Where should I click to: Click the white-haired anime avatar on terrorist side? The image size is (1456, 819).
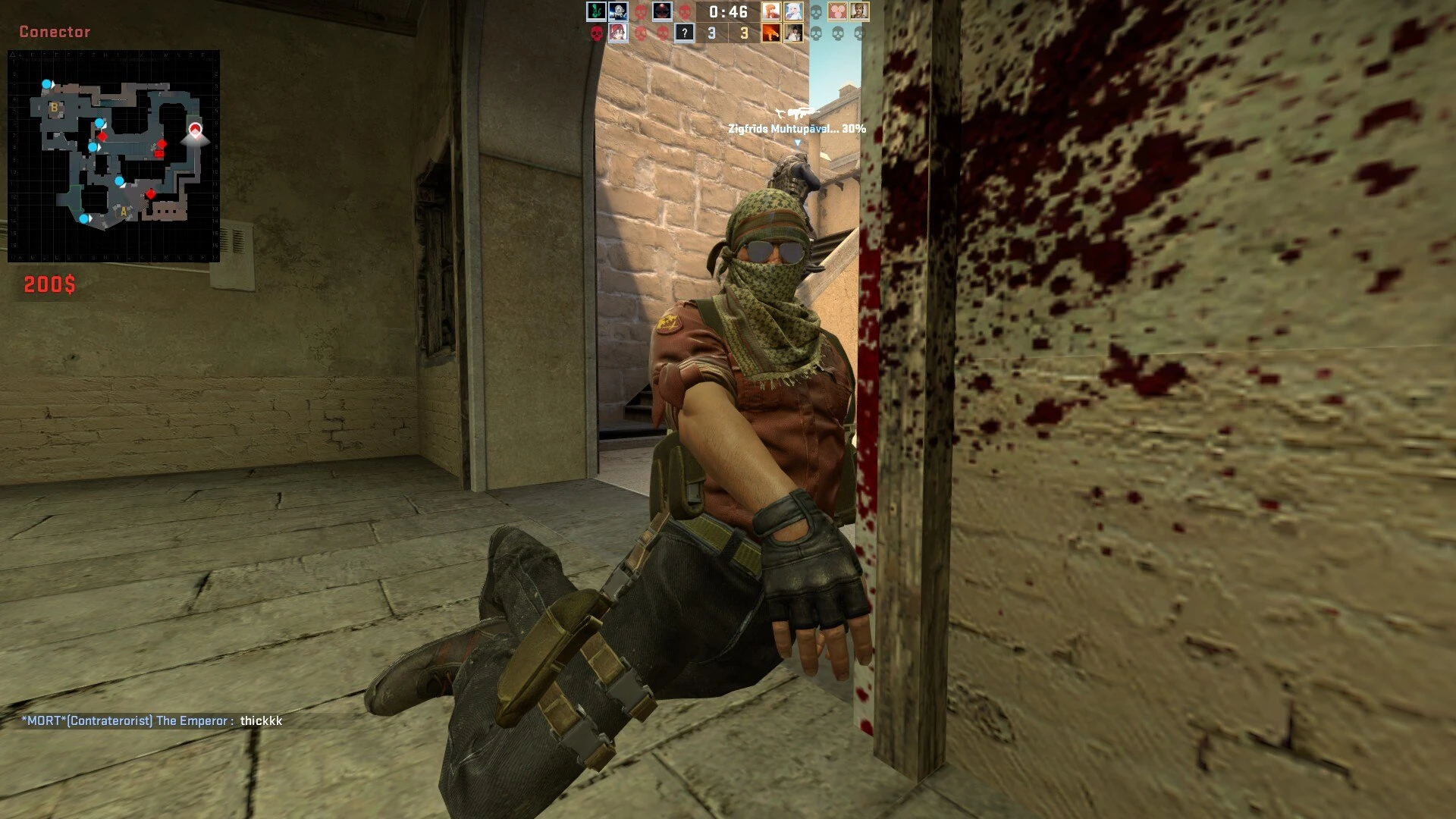tap(794, 12)
